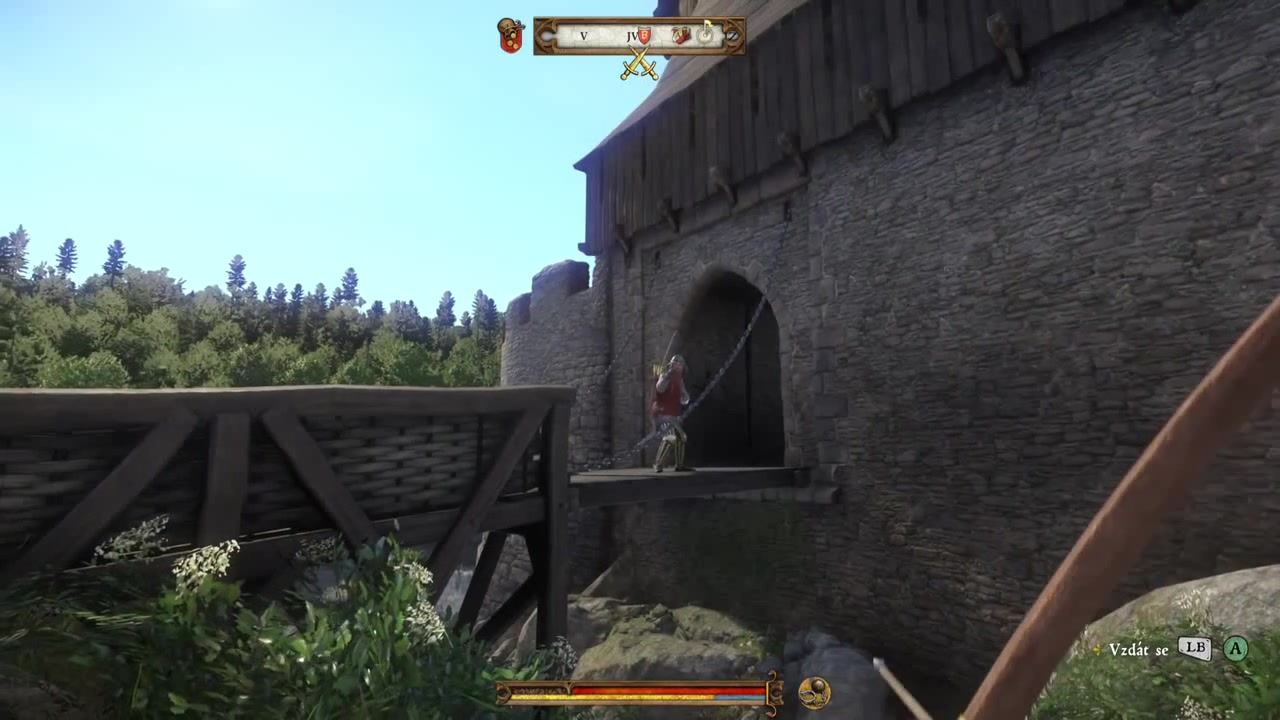This screenshot has height=720, width=1280.
Task: Click the white ring marker on the compass
Action: point(706,35)
